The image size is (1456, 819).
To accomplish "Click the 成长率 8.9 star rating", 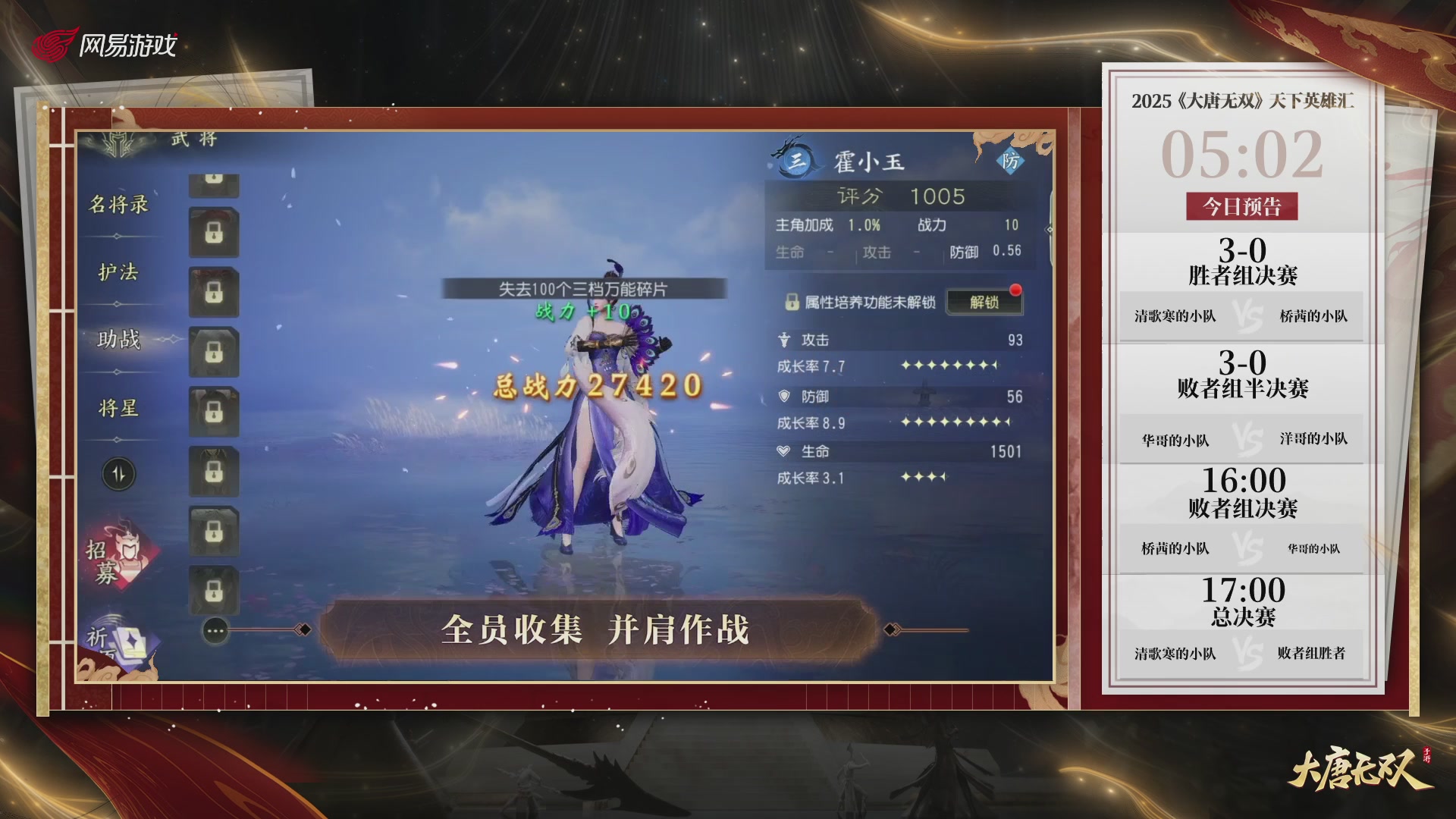I will (950, 423).
